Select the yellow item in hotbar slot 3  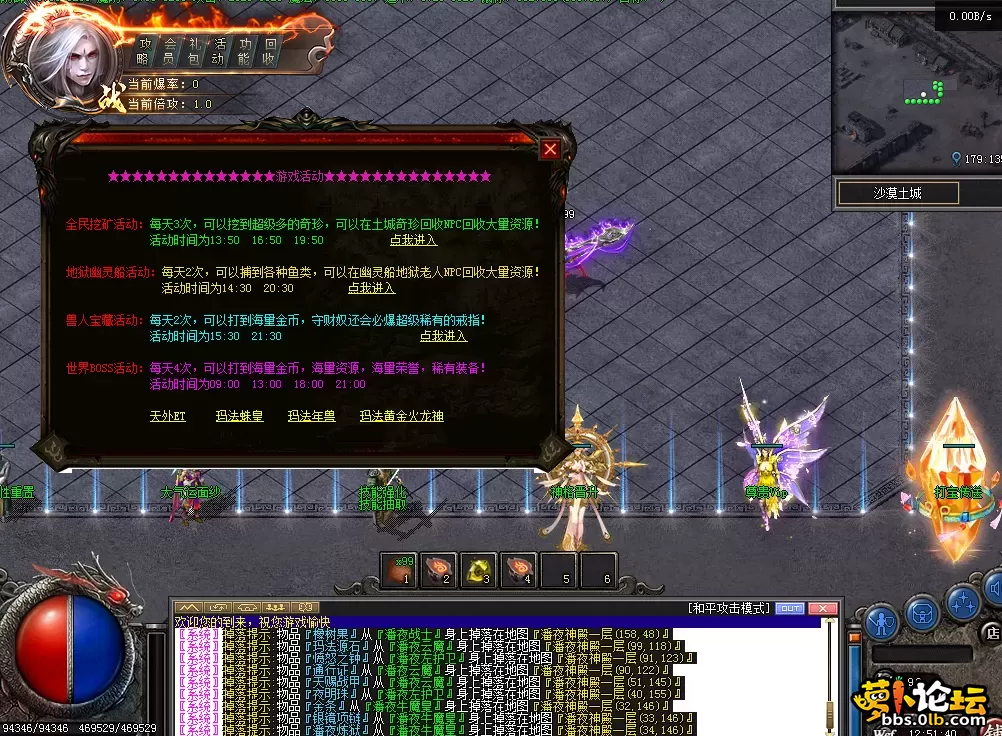(x=479, y=570)
